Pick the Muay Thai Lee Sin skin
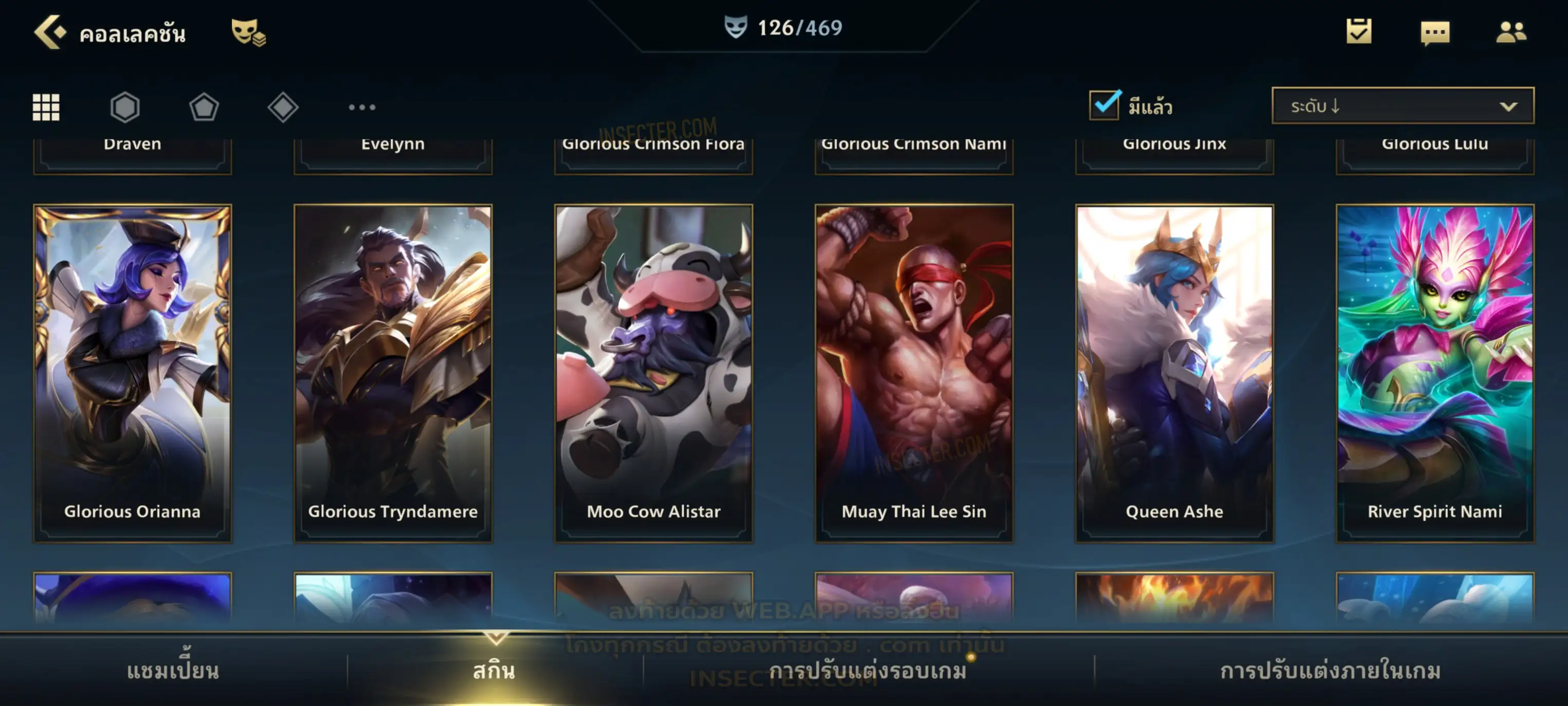Viewport: 1568px width, 706px height. click(x=914, y=373)
